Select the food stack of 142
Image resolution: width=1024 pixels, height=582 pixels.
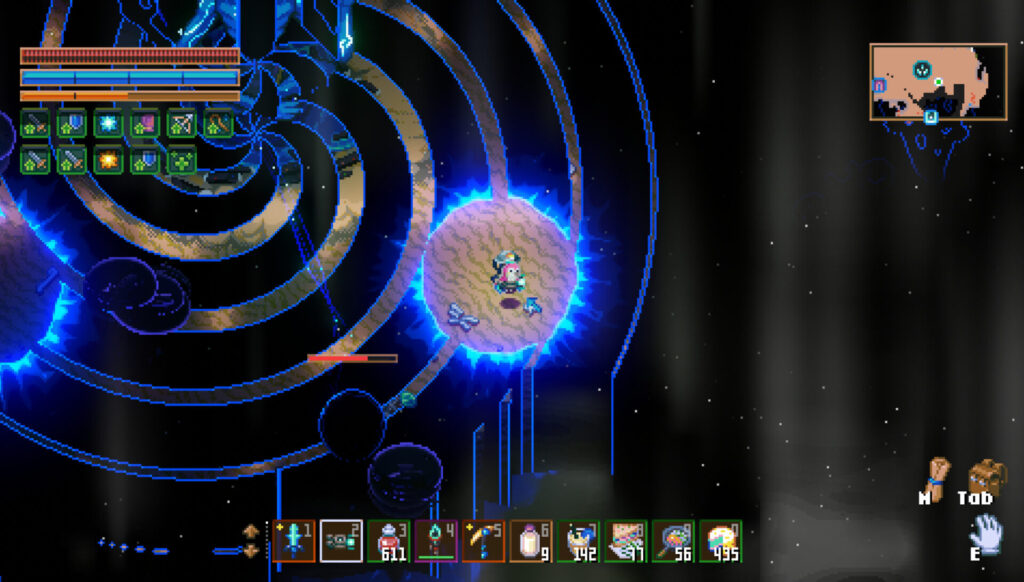[x=578, y=542]
